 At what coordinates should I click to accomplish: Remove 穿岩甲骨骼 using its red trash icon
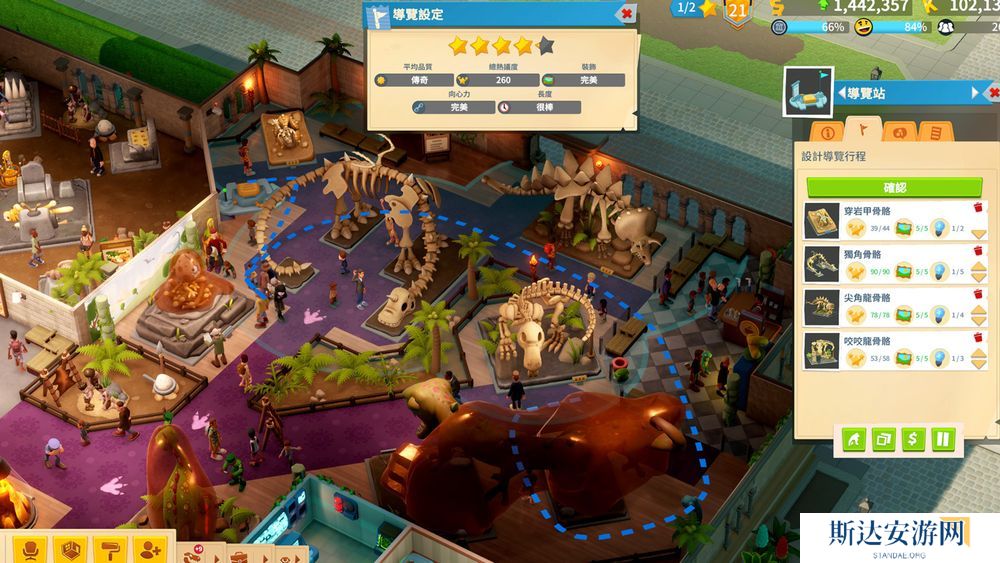978,208
